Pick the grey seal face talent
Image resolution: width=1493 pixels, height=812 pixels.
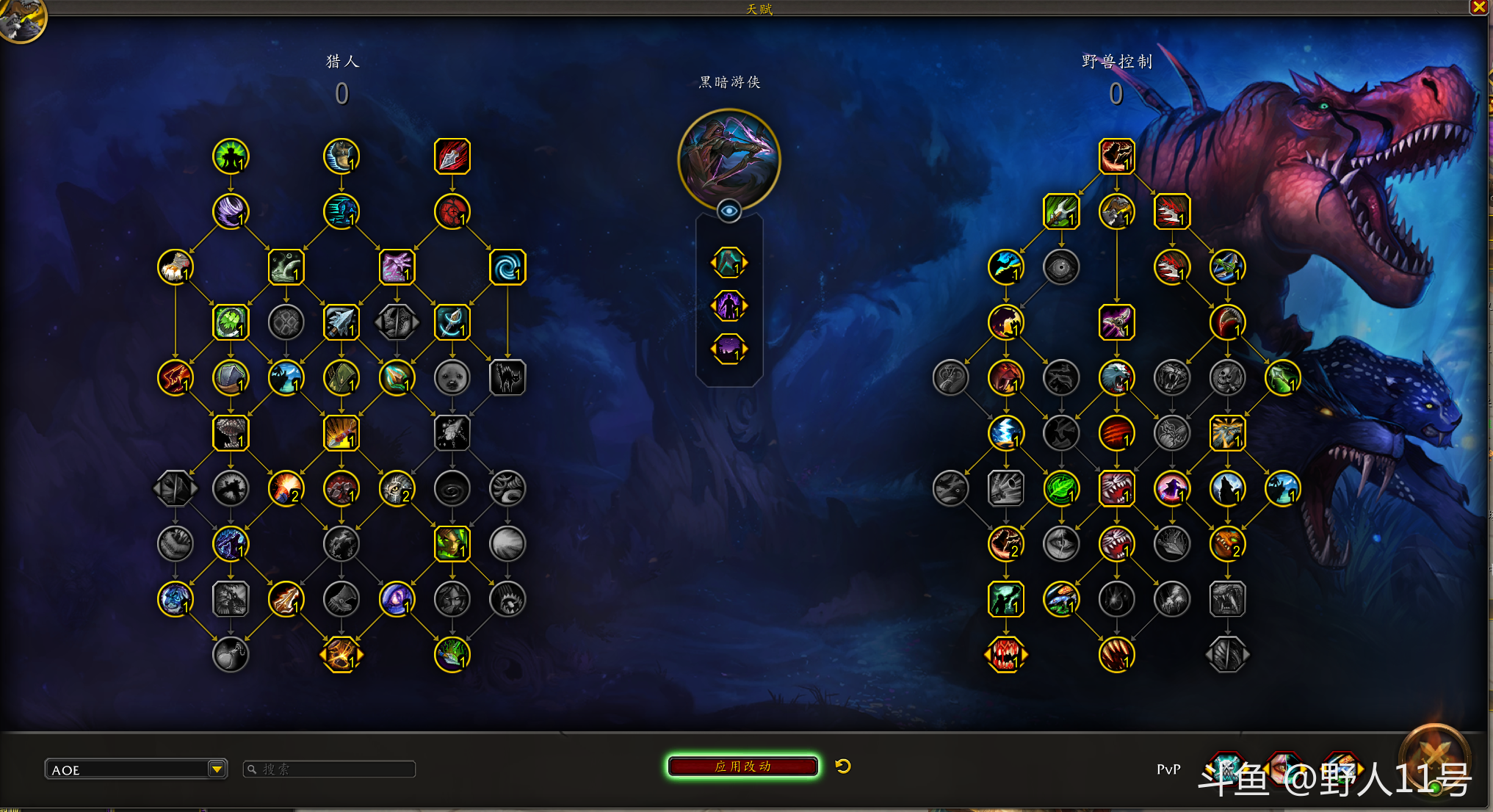click(x=452, y=378)
